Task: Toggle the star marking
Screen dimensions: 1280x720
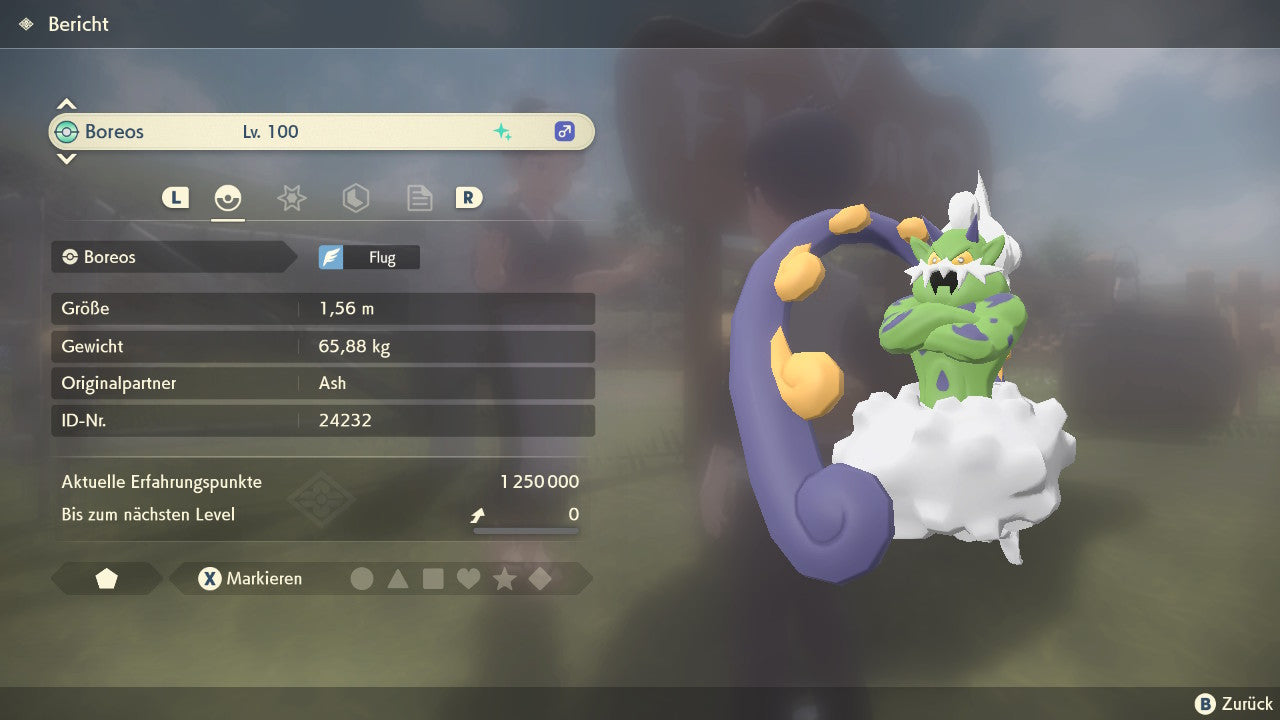Action: 504,579
